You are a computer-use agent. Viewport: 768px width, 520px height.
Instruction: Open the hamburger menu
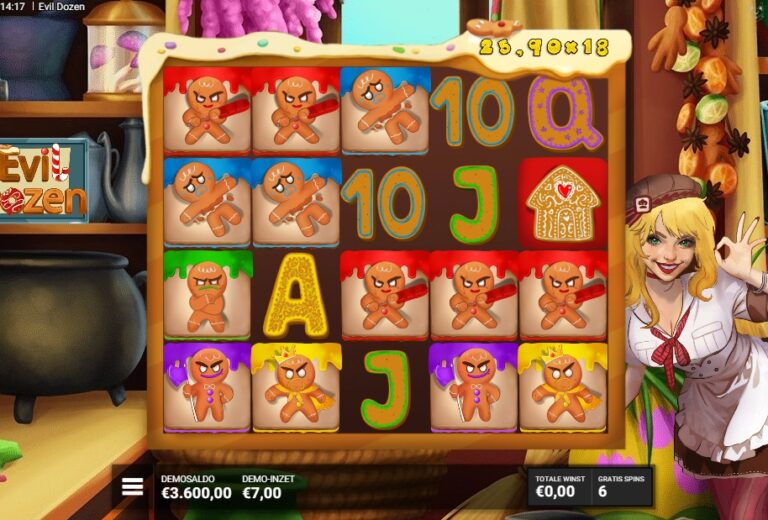[132, 487]
